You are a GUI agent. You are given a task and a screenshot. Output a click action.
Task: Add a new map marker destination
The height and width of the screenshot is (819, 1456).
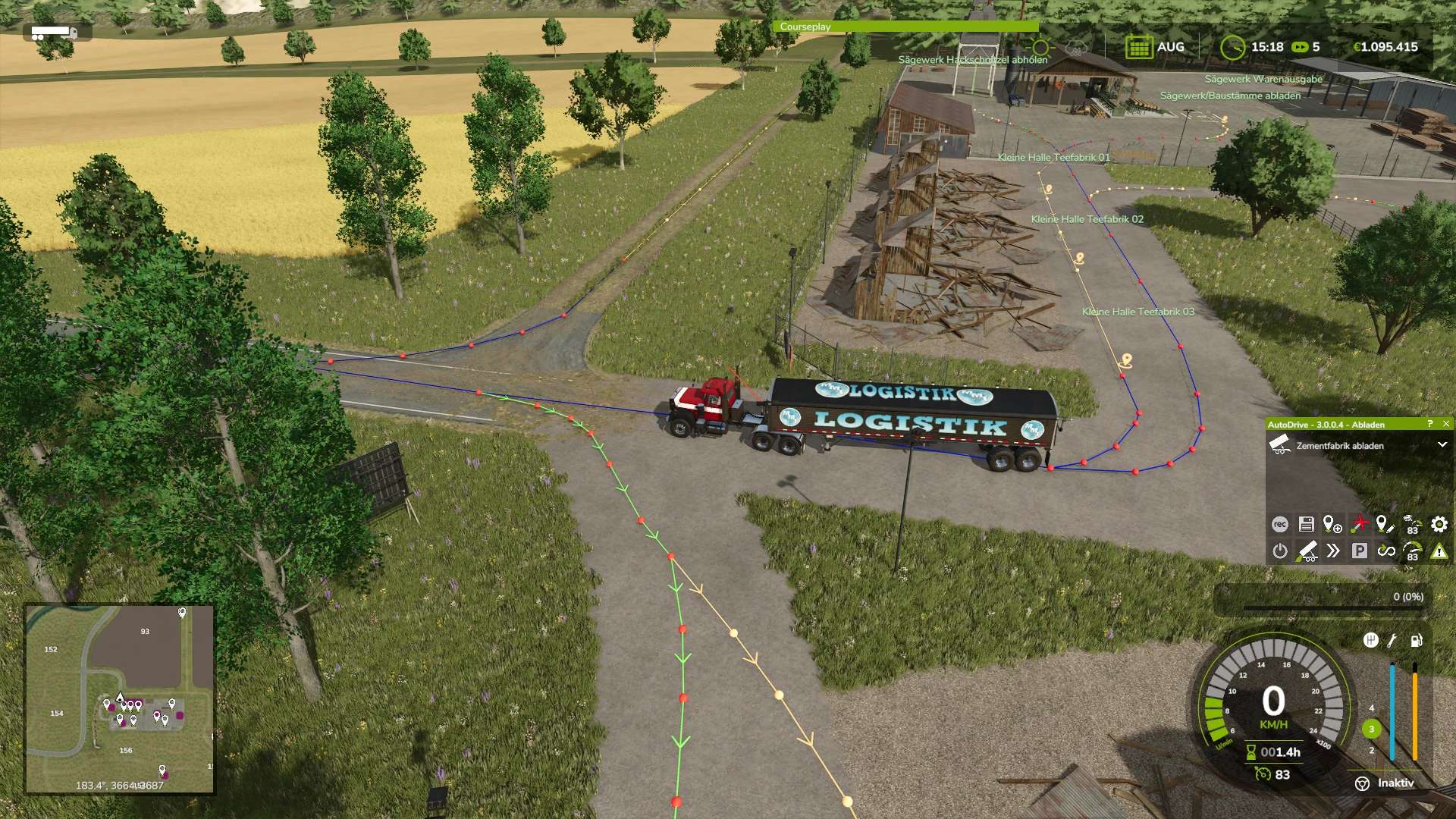coord(1332,524)
